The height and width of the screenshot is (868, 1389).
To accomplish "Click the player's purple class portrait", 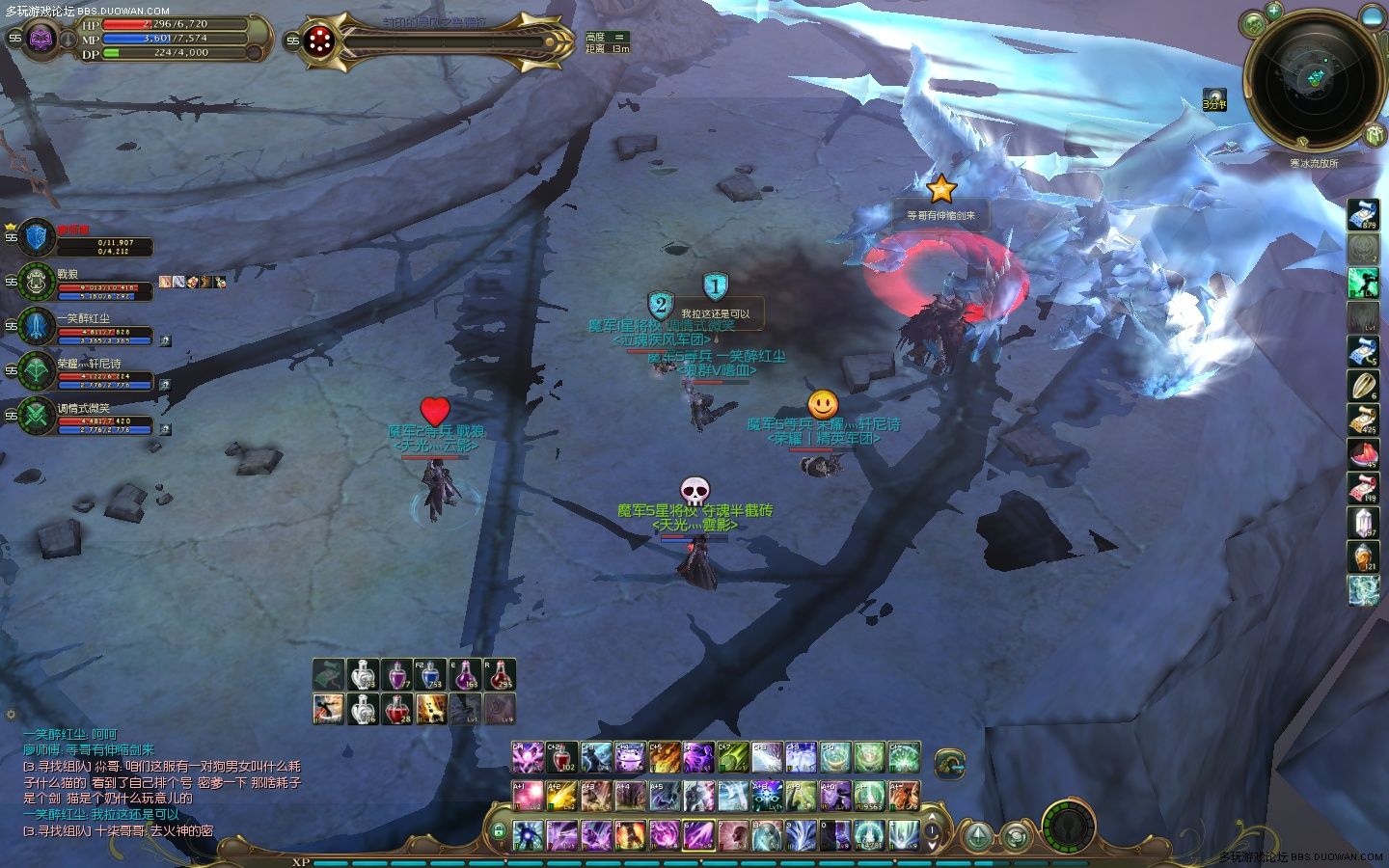I will click(x=41, y=39).
